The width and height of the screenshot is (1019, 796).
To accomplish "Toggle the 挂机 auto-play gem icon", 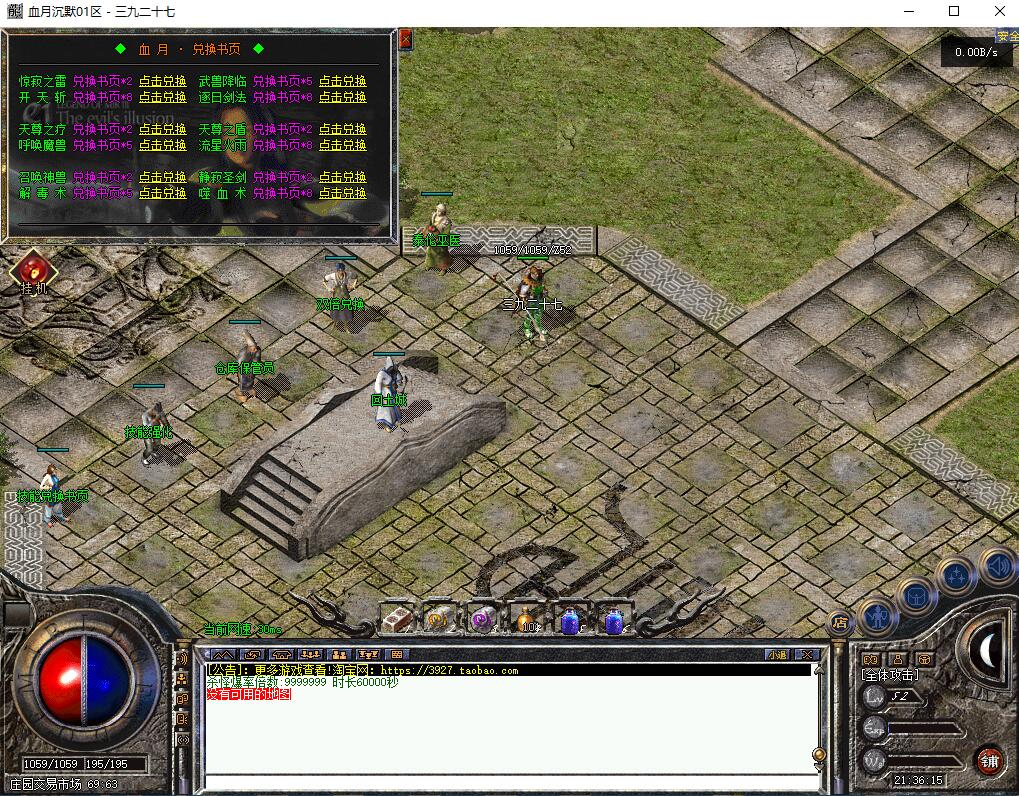I will (34, 270).
